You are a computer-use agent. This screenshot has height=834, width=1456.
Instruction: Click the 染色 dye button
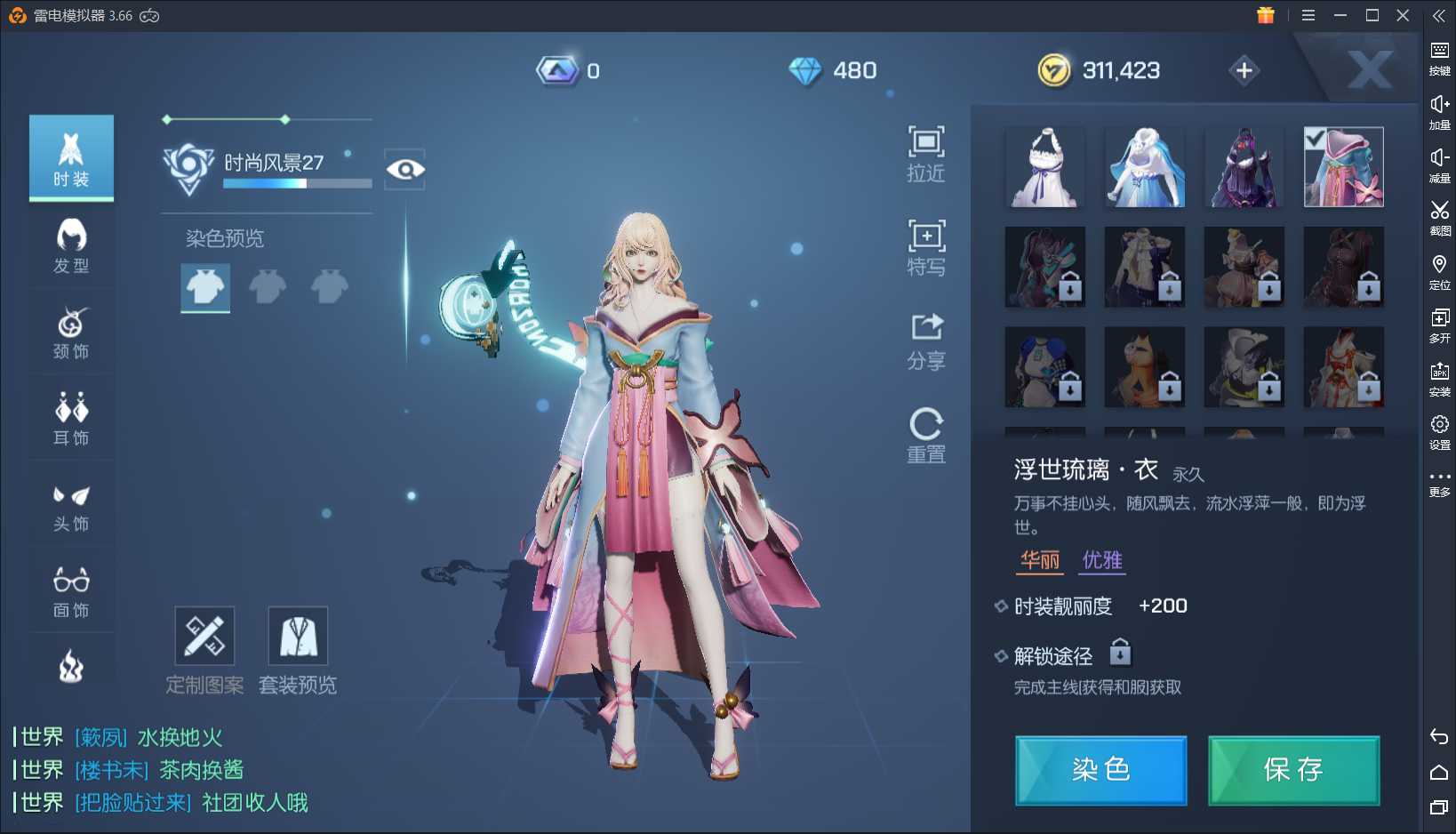pos(1100,770)
